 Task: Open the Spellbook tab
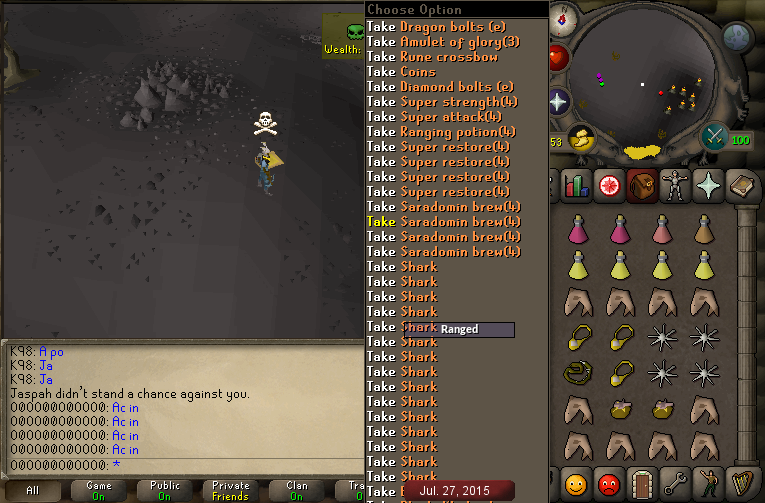tap(743, 185)
